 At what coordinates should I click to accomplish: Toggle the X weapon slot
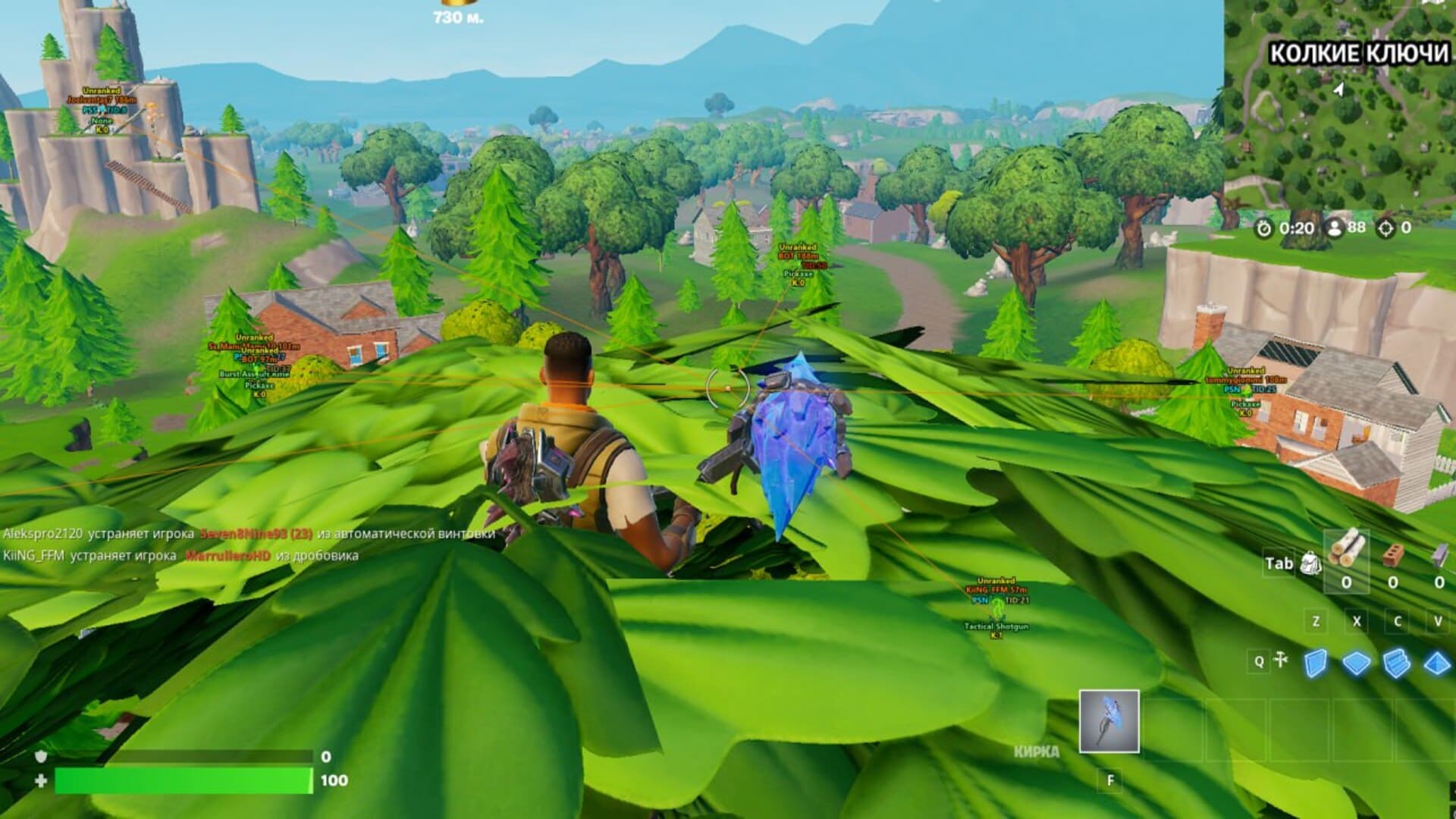click(1357, 621)
